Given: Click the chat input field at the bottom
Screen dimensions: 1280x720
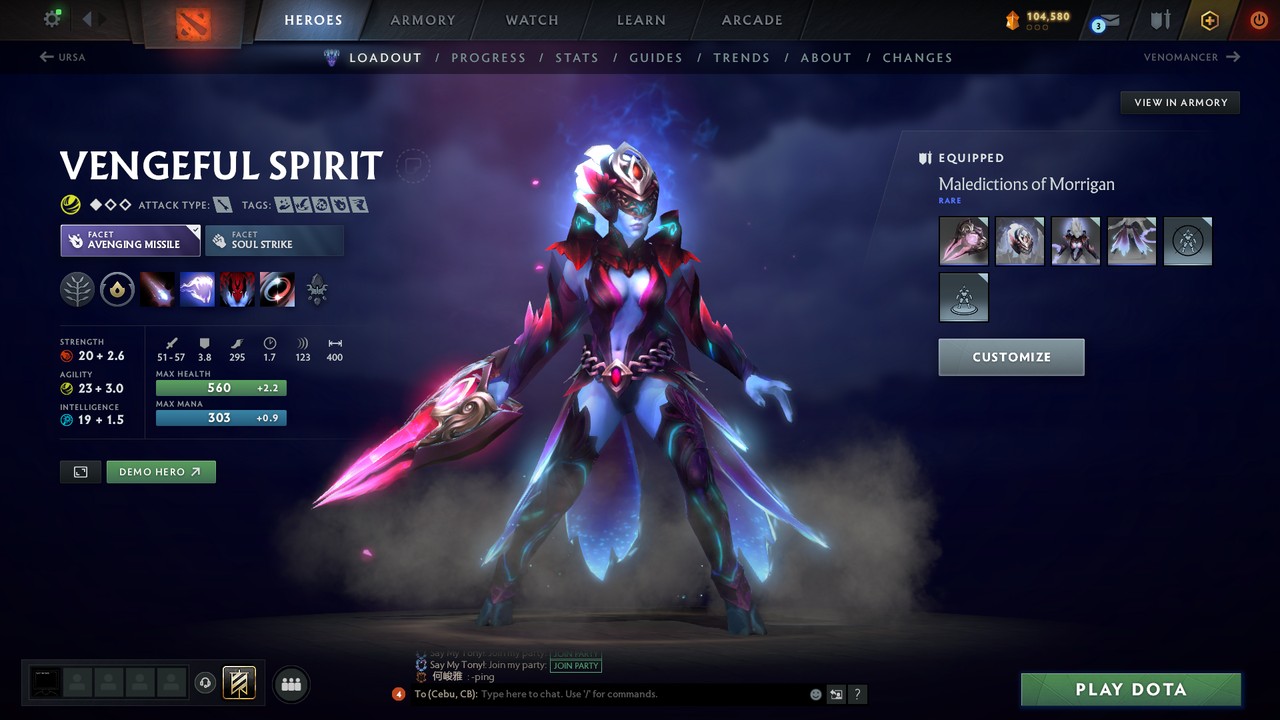Looking at the screenshot, I should tap(600, 694).
